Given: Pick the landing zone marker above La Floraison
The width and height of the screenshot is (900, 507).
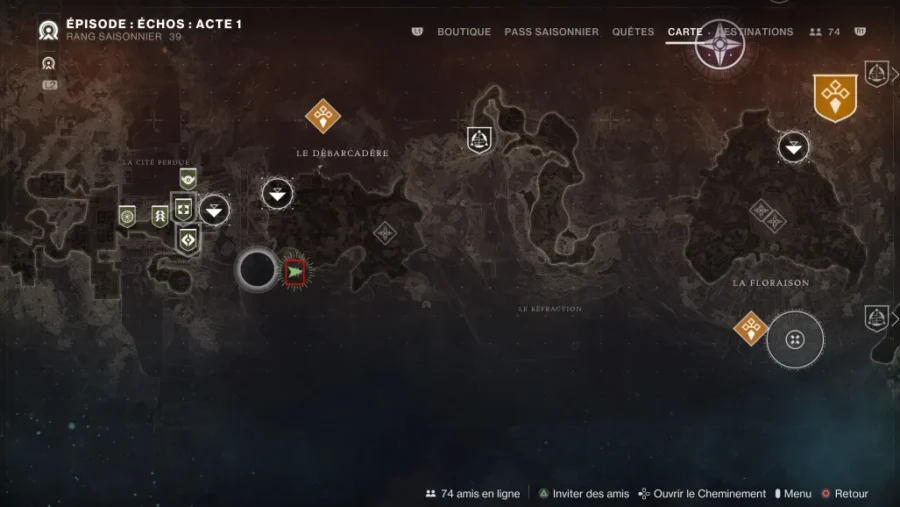Looking at the screenshot, I should point(794,148).
